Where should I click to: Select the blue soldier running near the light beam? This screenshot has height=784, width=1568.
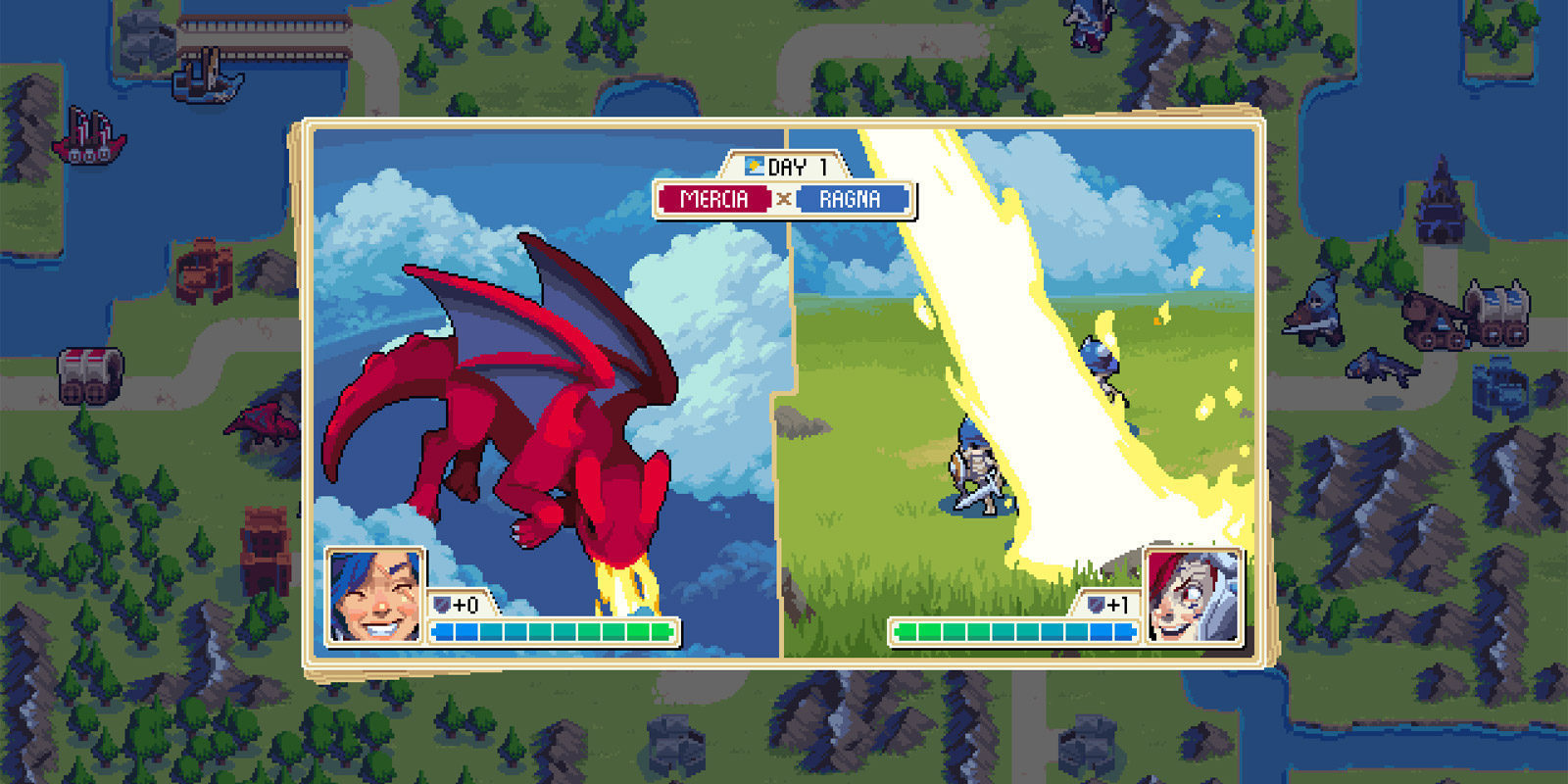[1098, 363]
